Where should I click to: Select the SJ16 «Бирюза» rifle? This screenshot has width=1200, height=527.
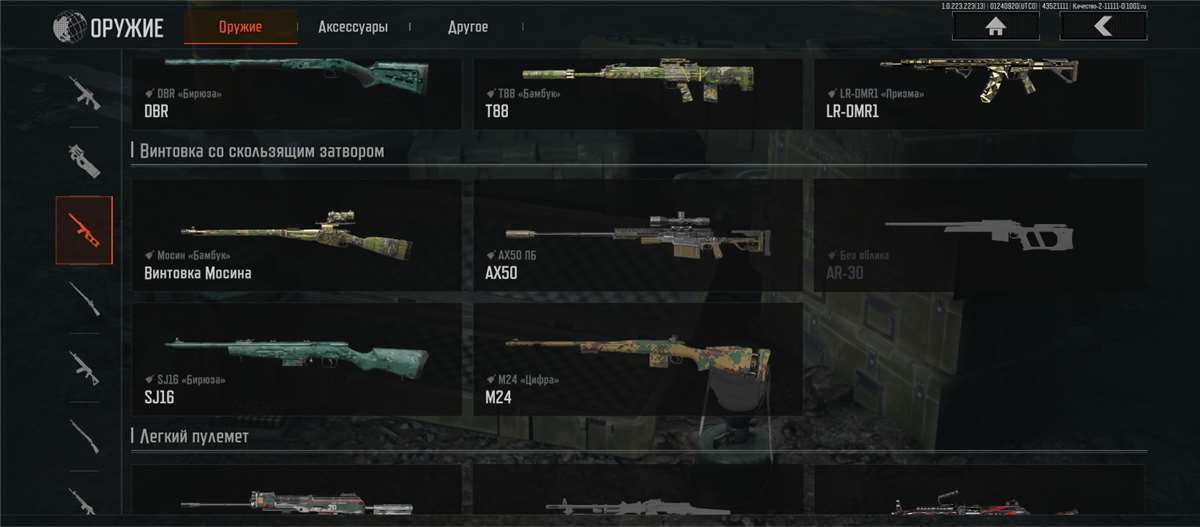pyautogui.click(x=296, y=359)
